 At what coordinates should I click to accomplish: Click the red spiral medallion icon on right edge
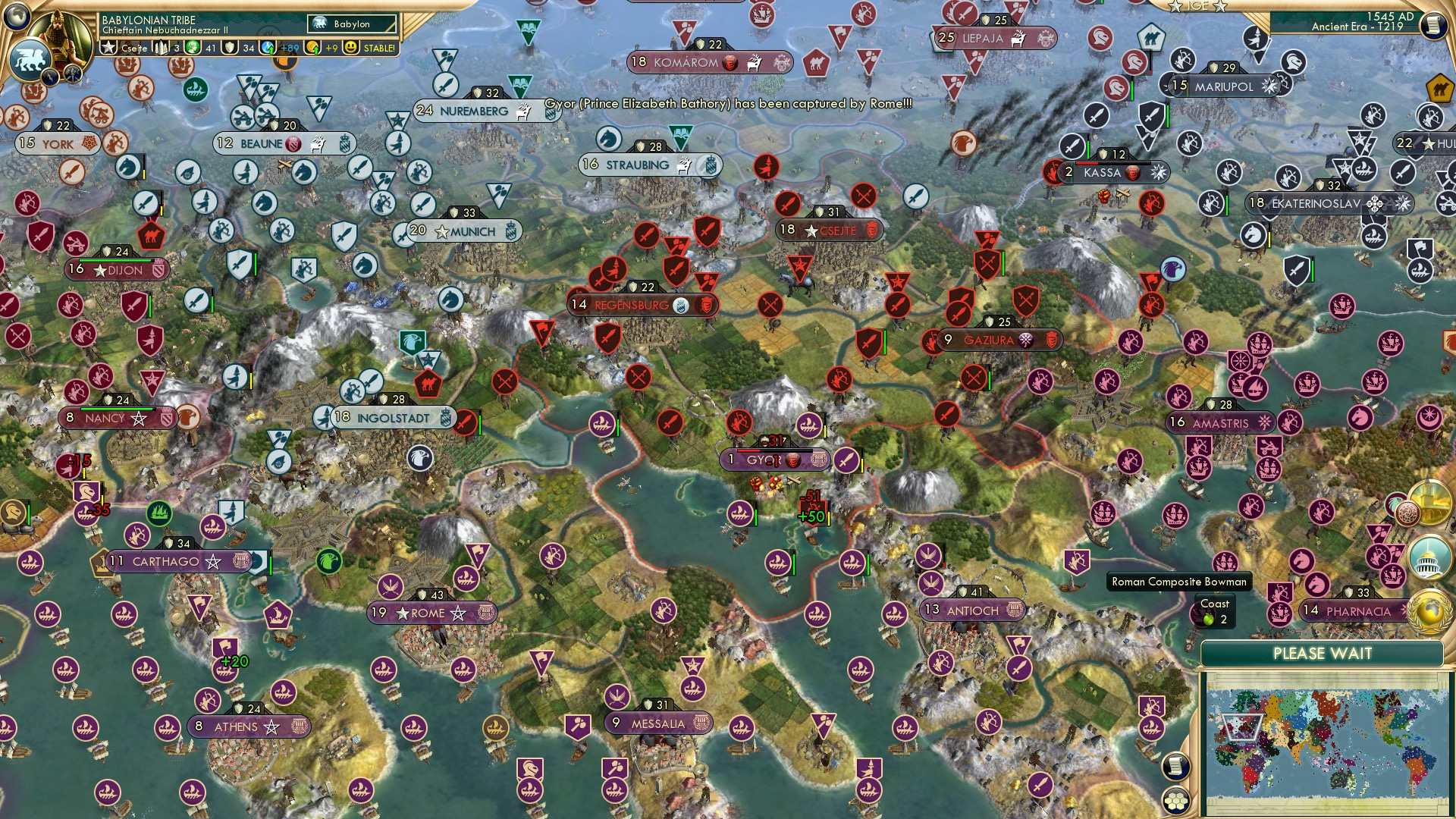coord(1407,513)
